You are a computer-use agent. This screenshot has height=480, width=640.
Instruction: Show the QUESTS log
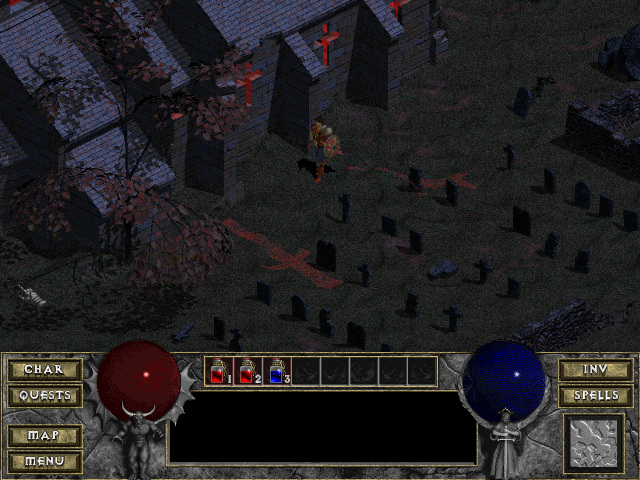pyautogui.click(x=44, y=395)
